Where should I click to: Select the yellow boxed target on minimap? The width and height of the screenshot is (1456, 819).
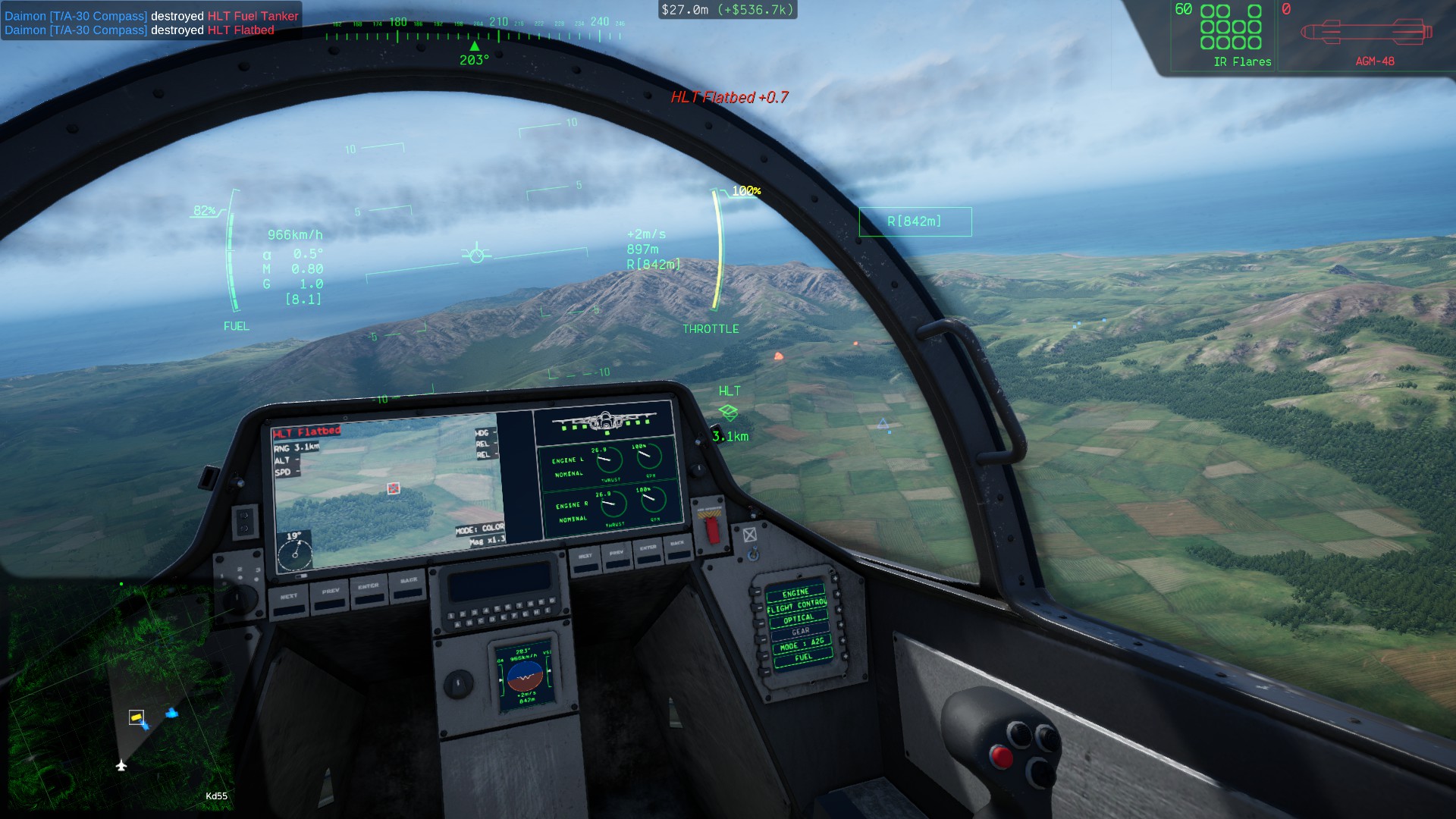pos(136,717)
